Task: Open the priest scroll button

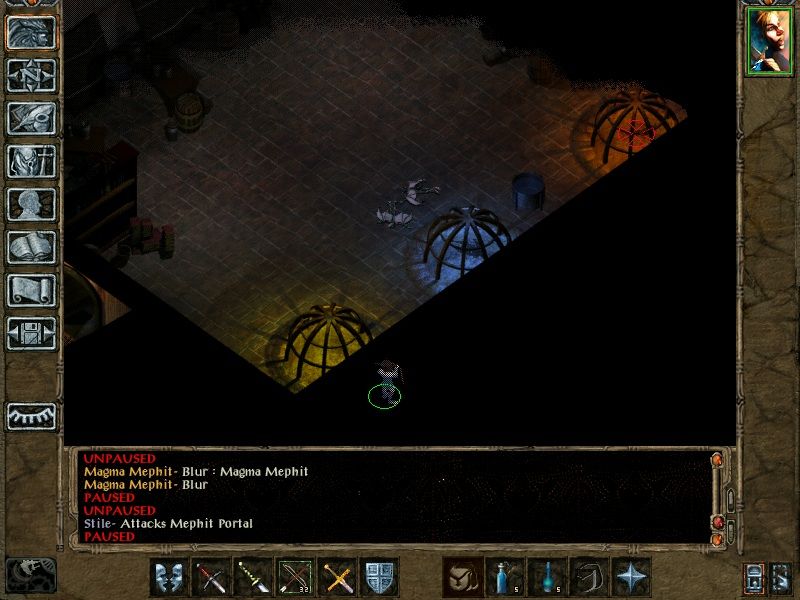Action: (x=31, y=290)
